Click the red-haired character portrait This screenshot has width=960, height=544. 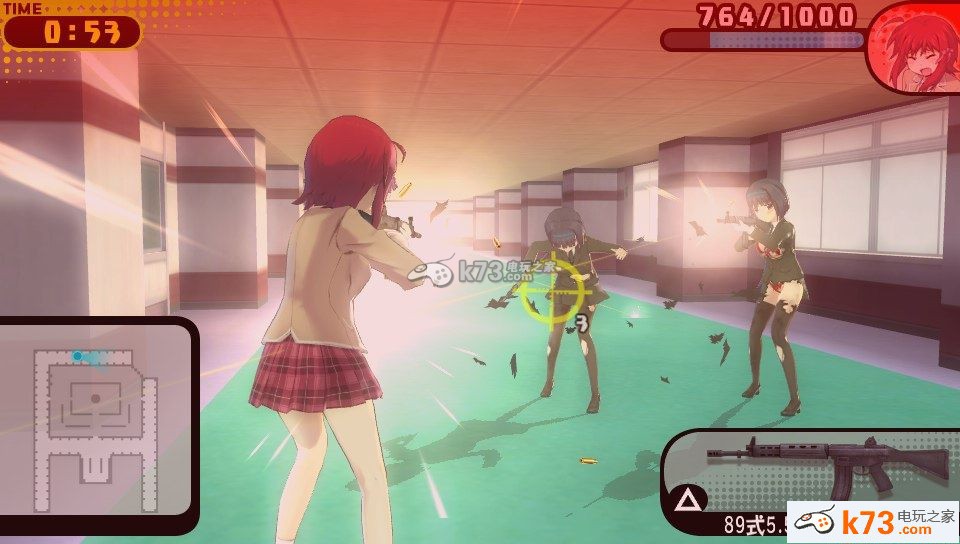(914, 48)
